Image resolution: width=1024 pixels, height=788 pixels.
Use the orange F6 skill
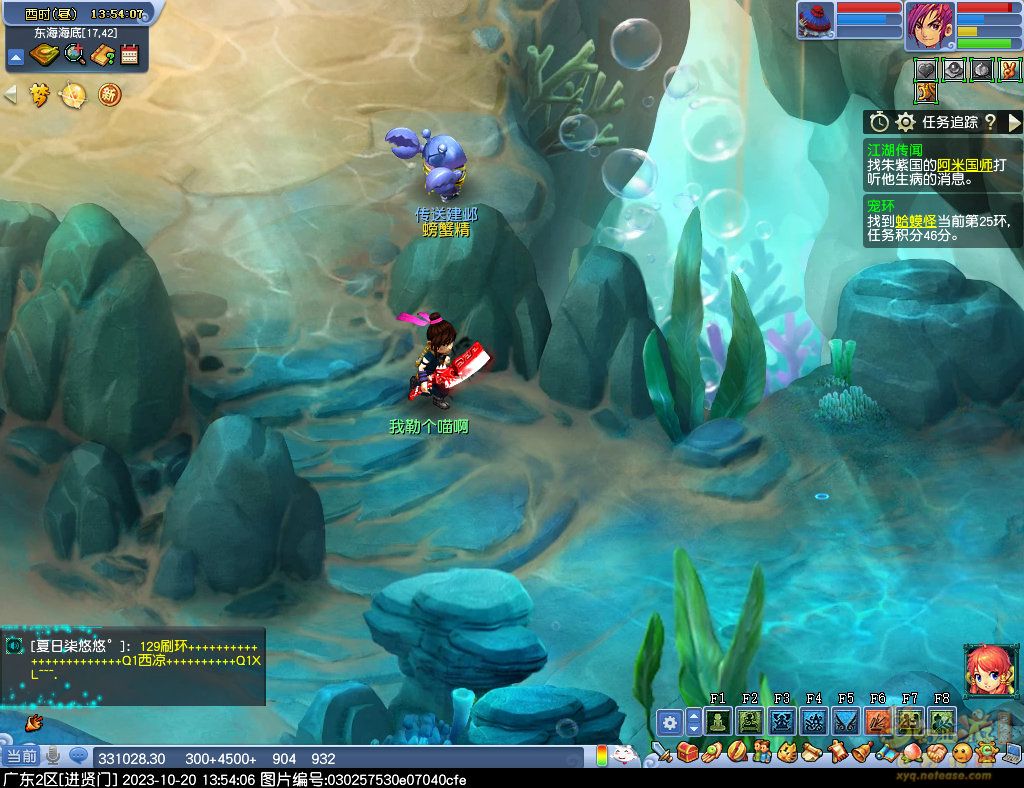coord(877,720)
